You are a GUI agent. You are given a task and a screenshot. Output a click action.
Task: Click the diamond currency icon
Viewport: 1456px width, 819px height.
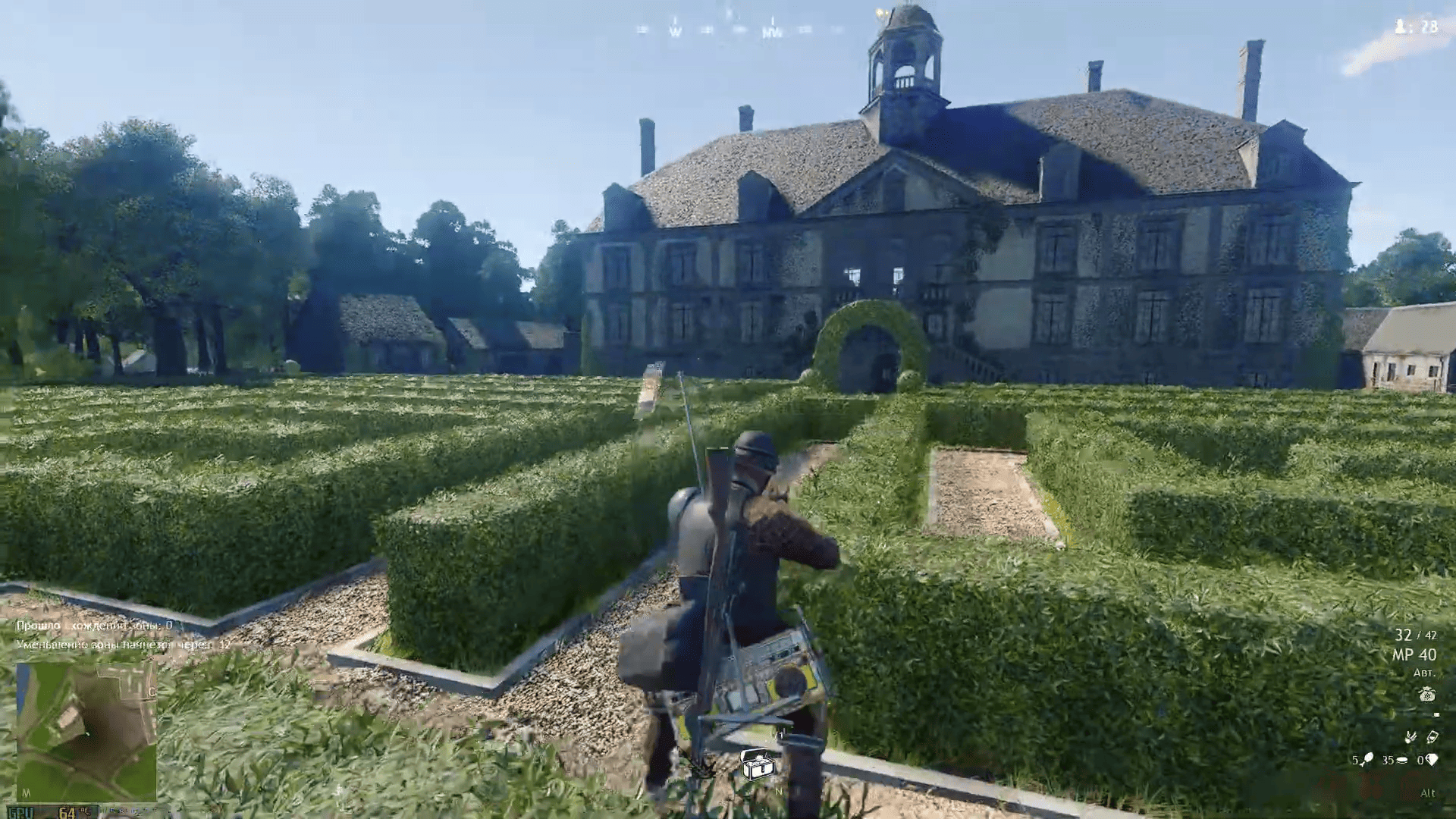(x=1432, y=759)
